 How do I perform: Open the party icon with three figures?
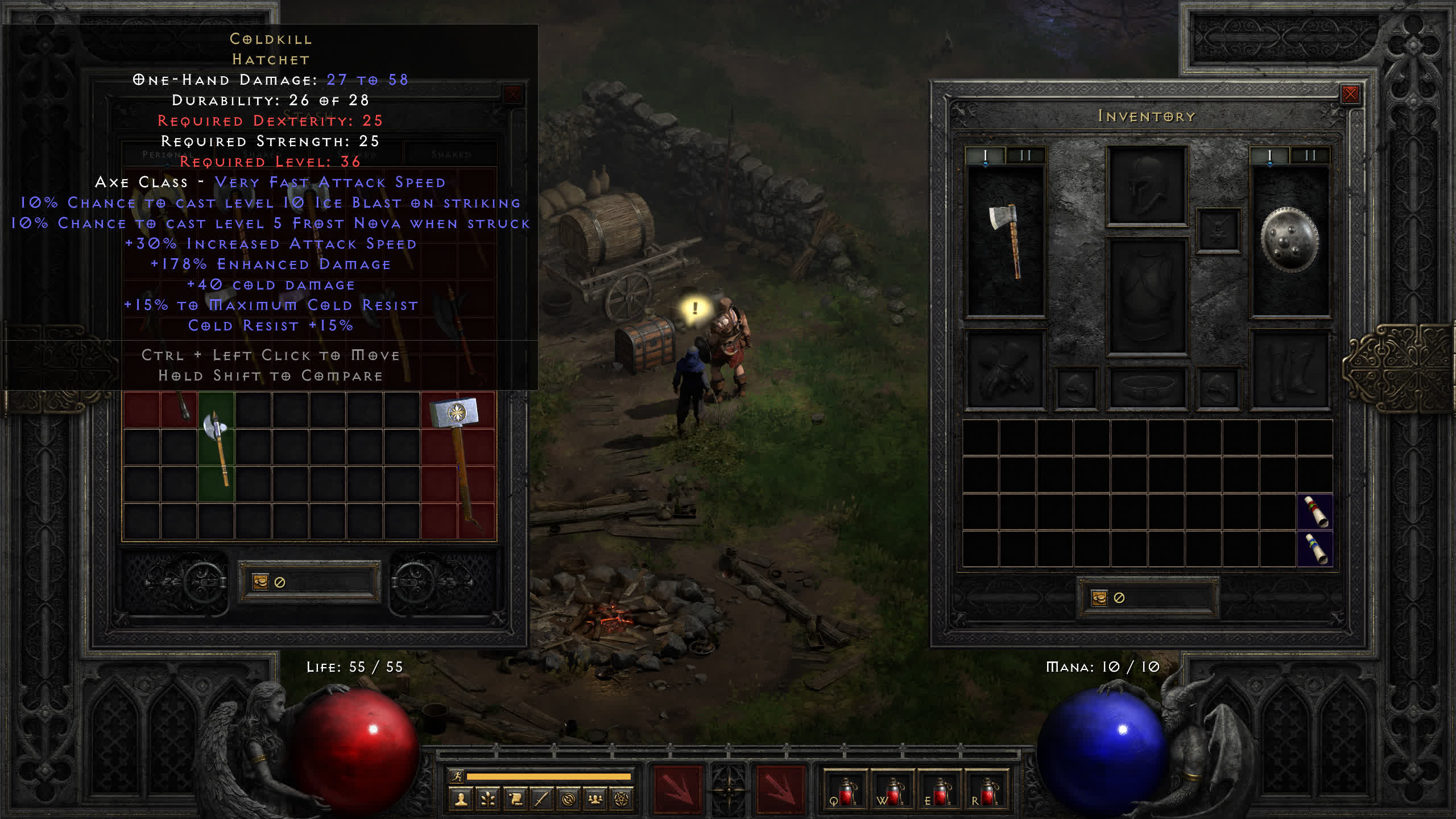pyautogui.click(x=595, y=800)
